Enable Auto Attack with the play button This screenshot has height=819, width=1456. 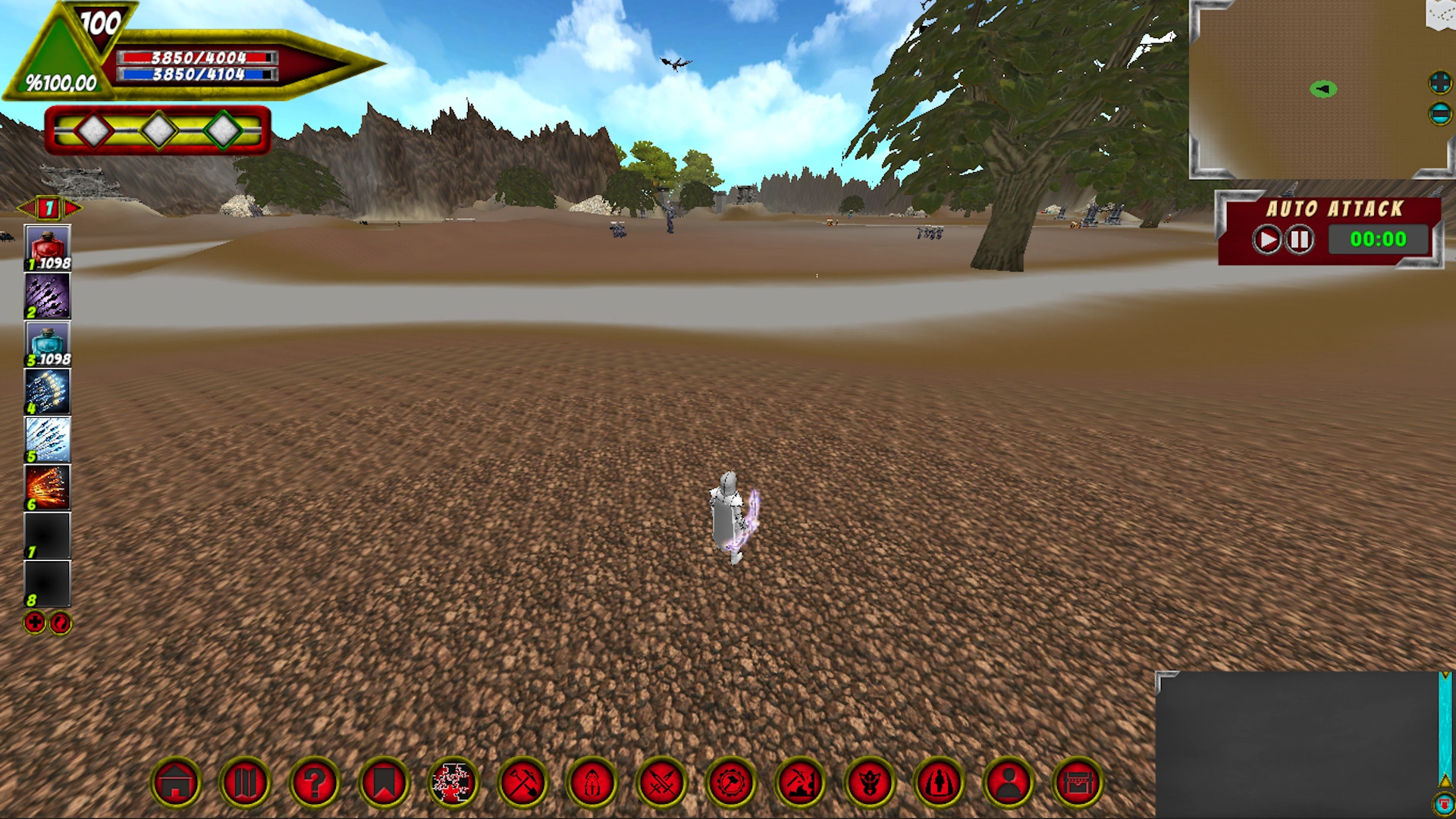pos(1265,239)
